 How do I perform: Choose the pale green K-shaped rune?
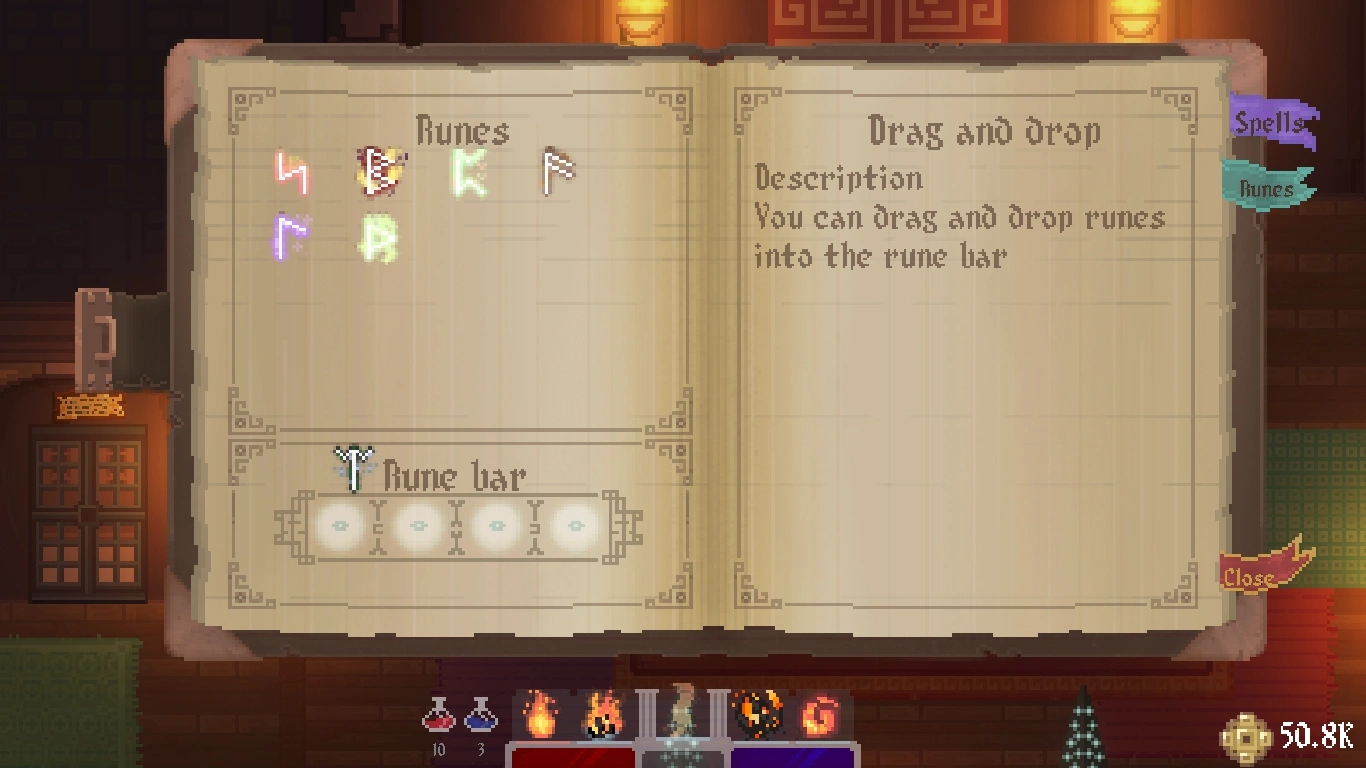(x=468, y=173)
